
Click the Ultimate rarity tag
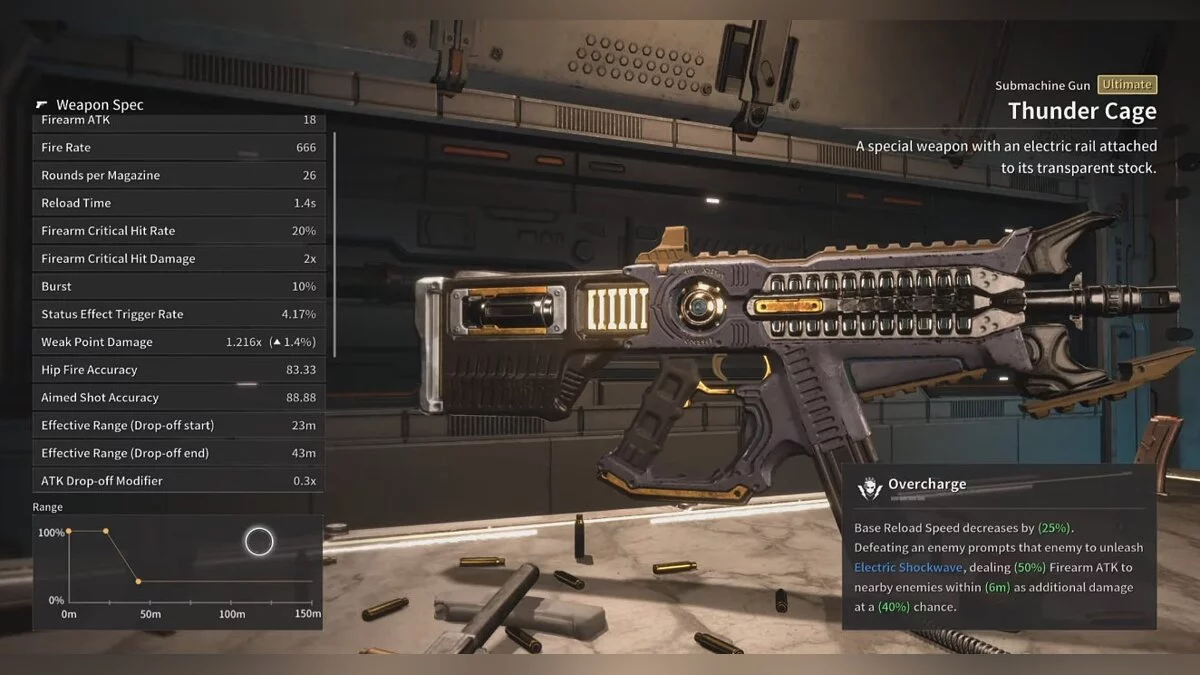coord(1126,85)
